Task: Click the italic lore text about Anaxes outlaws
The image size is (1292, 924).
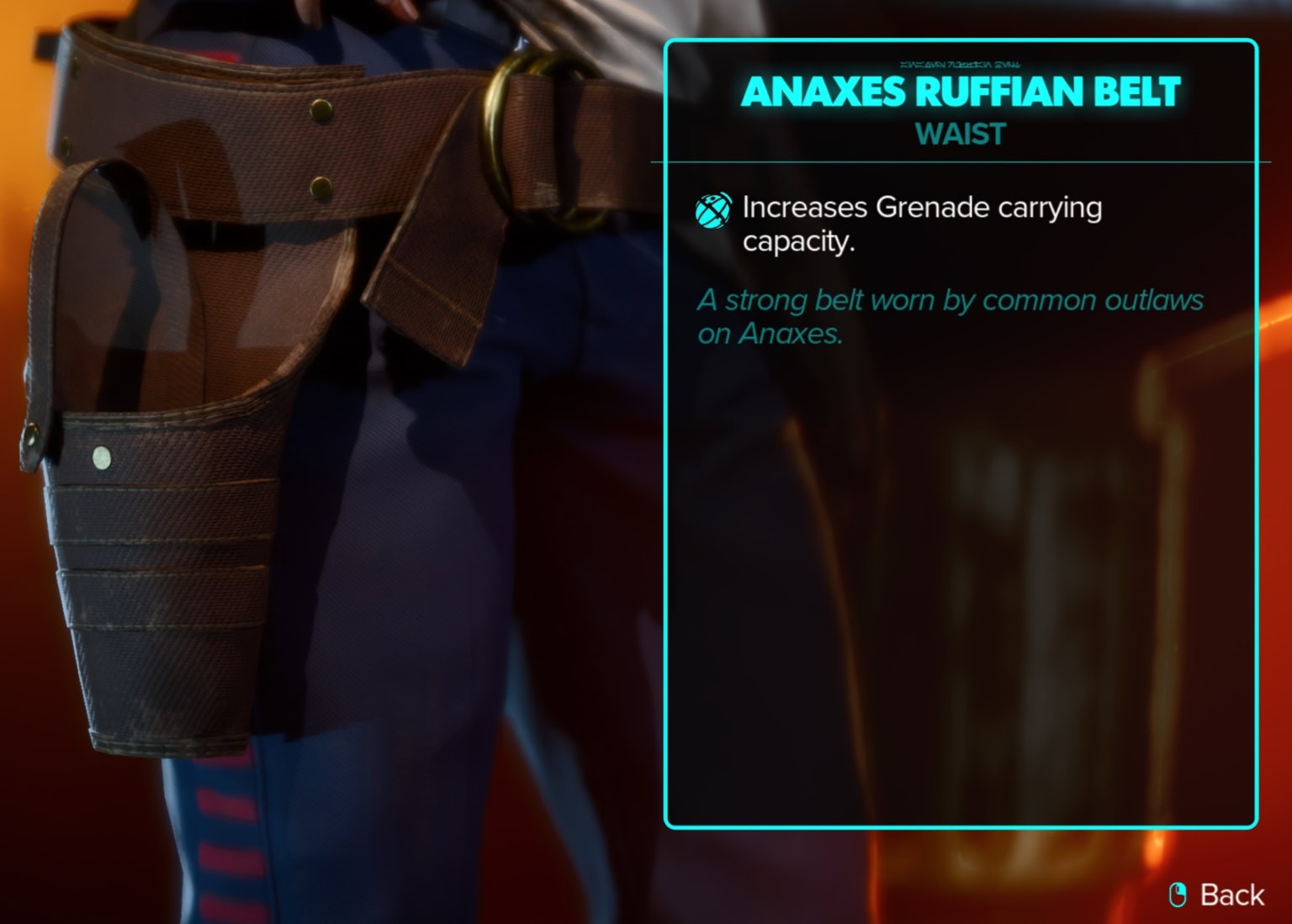Action: (950, 317)
